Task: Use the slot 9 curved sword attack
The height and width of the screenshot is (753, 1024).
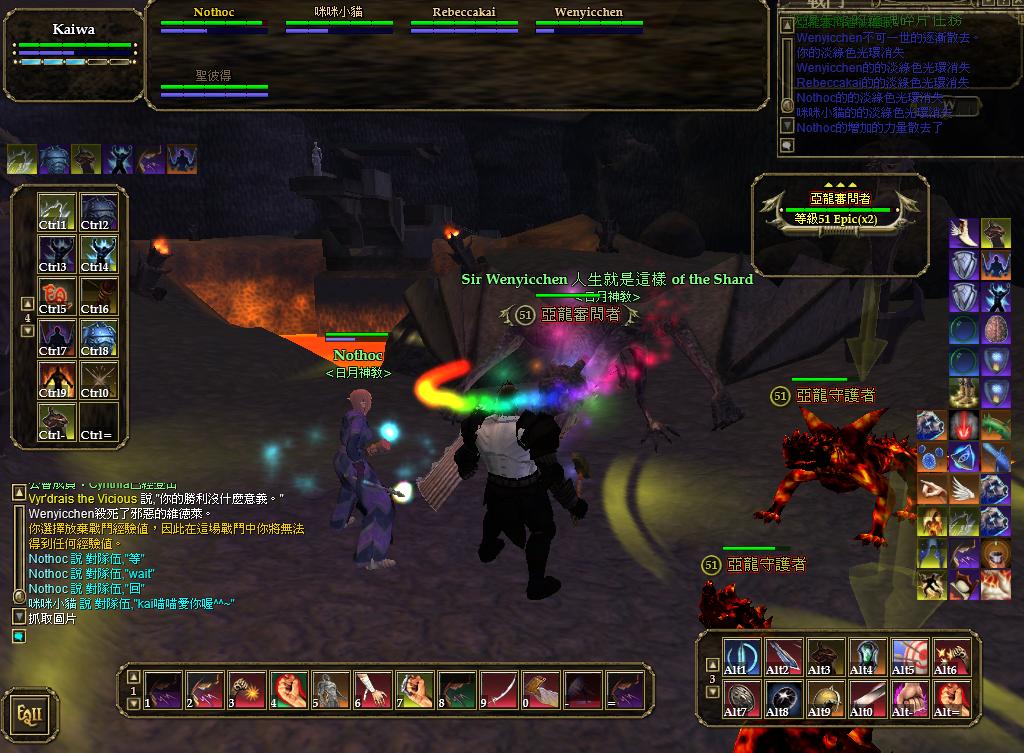Action: tap(498, 690)
